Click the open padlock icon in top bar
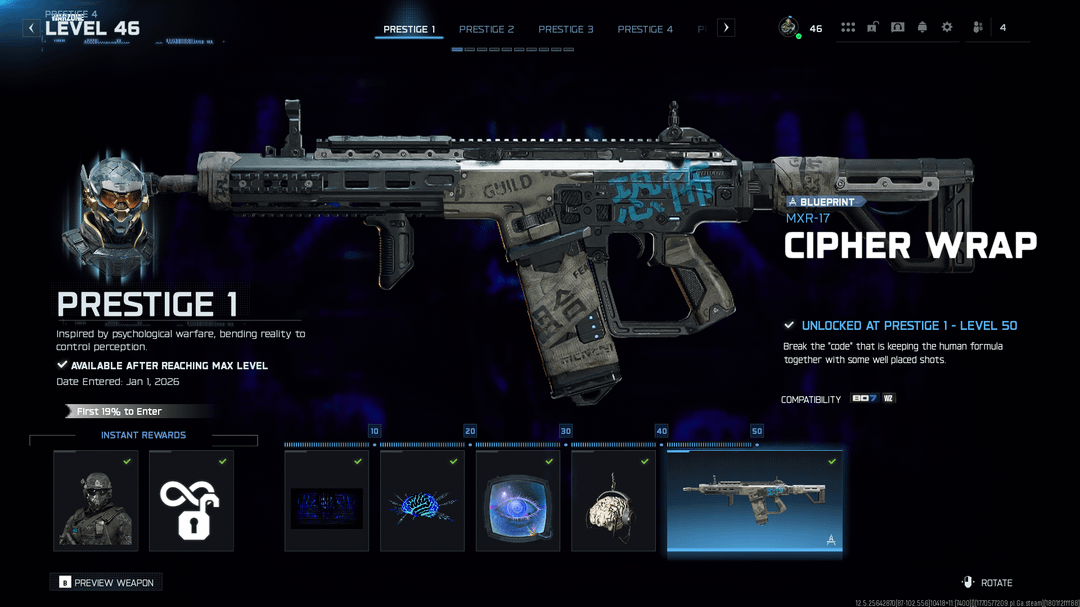1080x607 pixels. [873, 28]
